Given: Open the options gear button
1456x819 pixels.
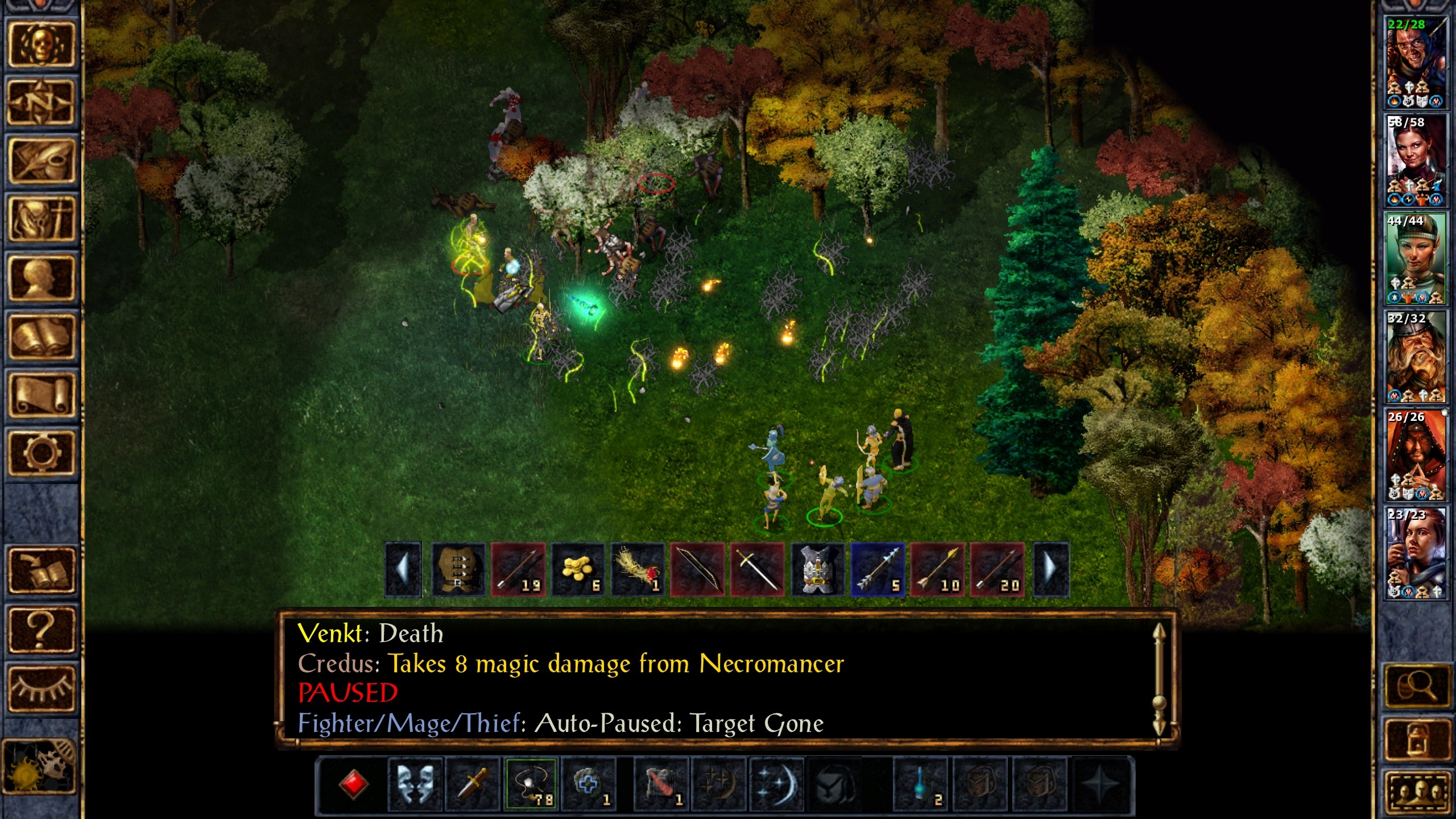Looking at the screenshot, I should click(41, 453).
